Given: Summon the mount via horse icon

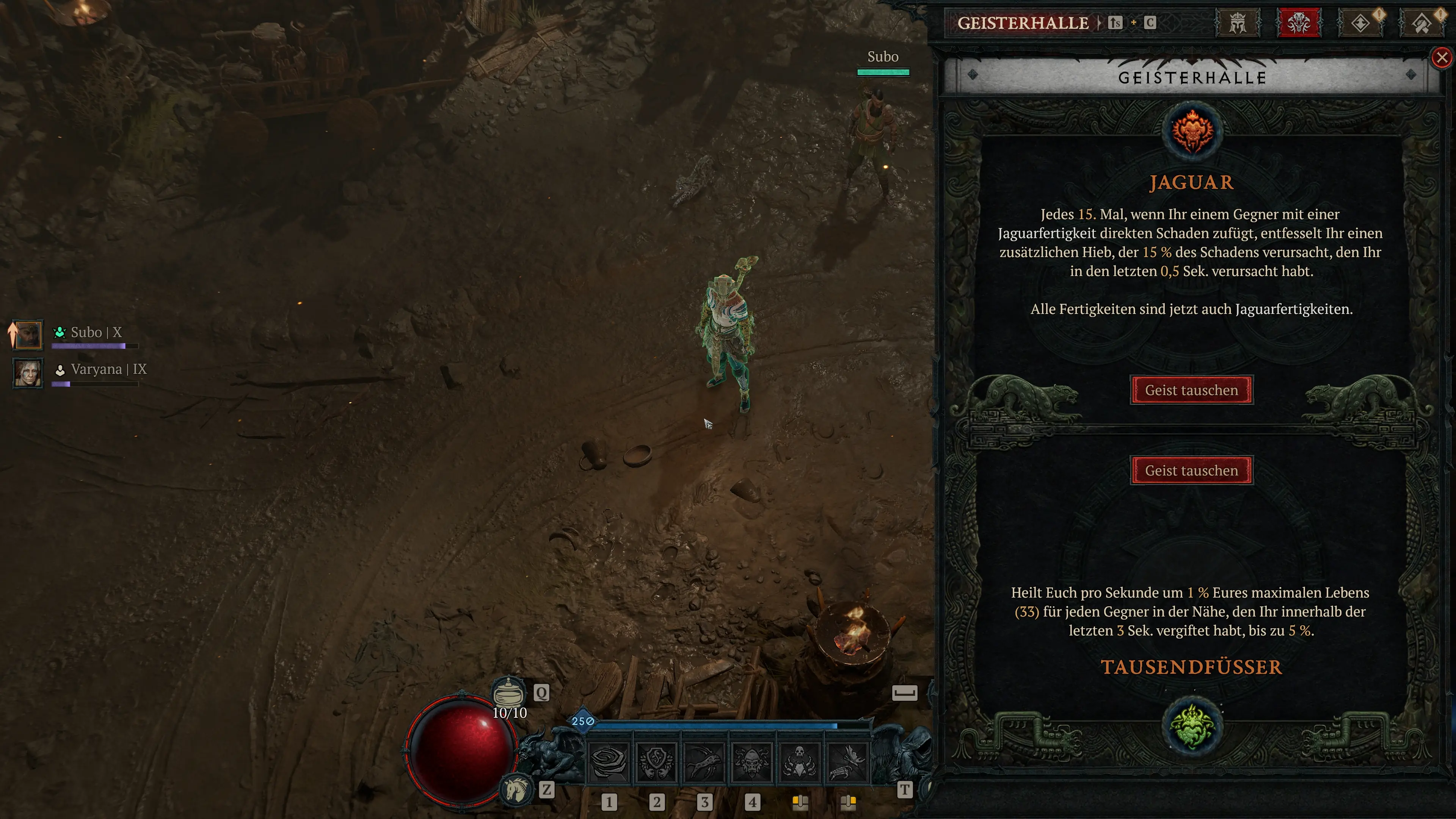Looking at the screenshot, I should coord(516,789).
